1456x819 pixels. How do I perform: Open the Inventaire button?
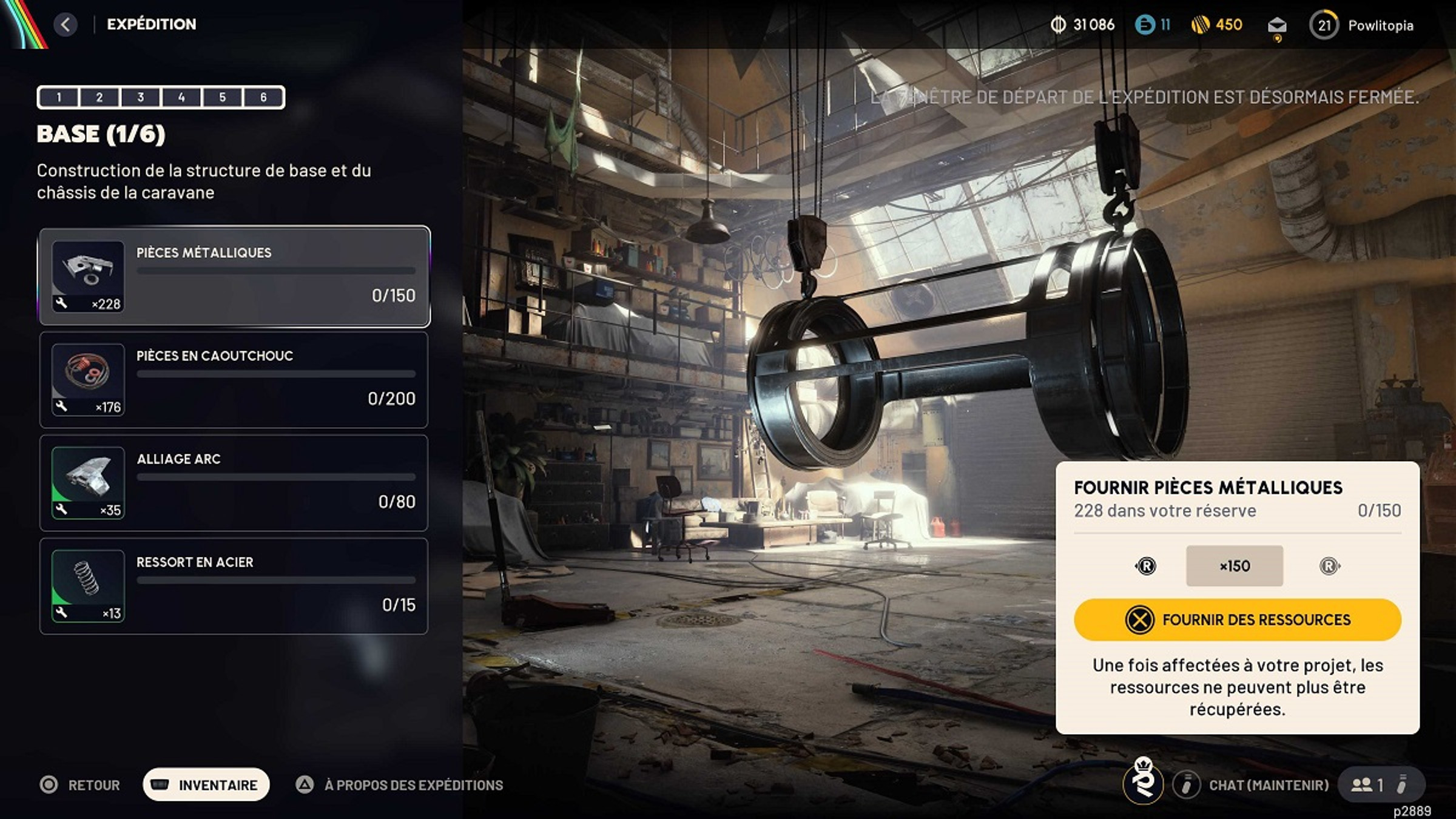tap(206, 785)
